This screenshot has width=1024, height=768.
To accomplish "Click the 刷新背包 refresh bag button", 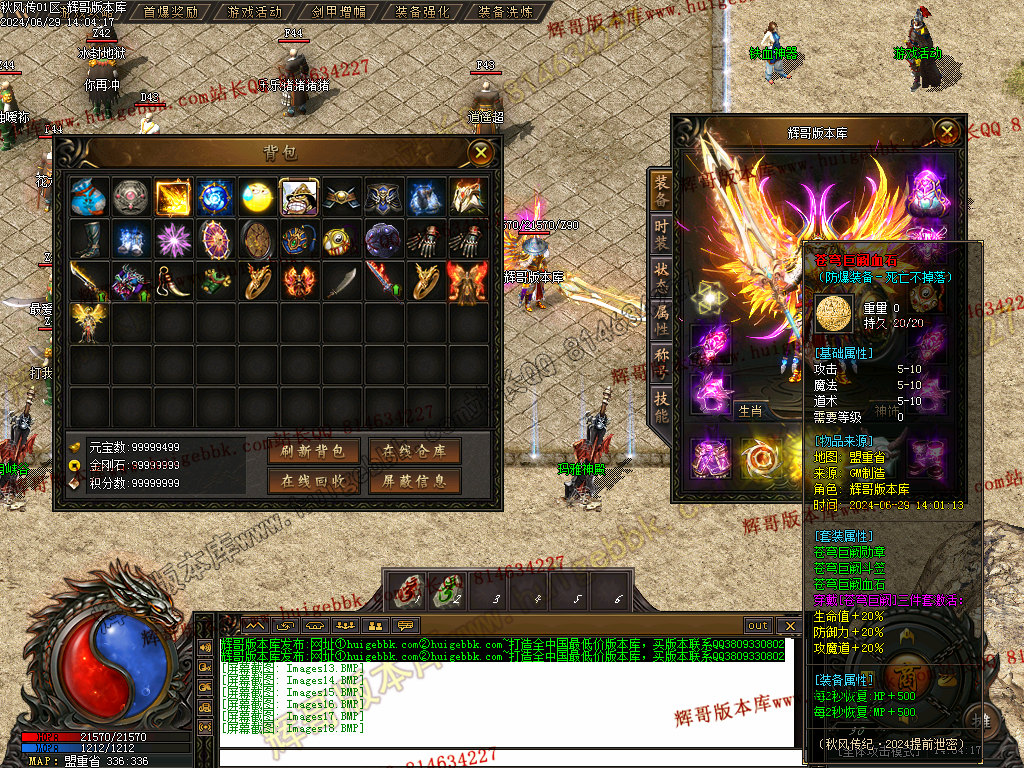I will point(313,451).
